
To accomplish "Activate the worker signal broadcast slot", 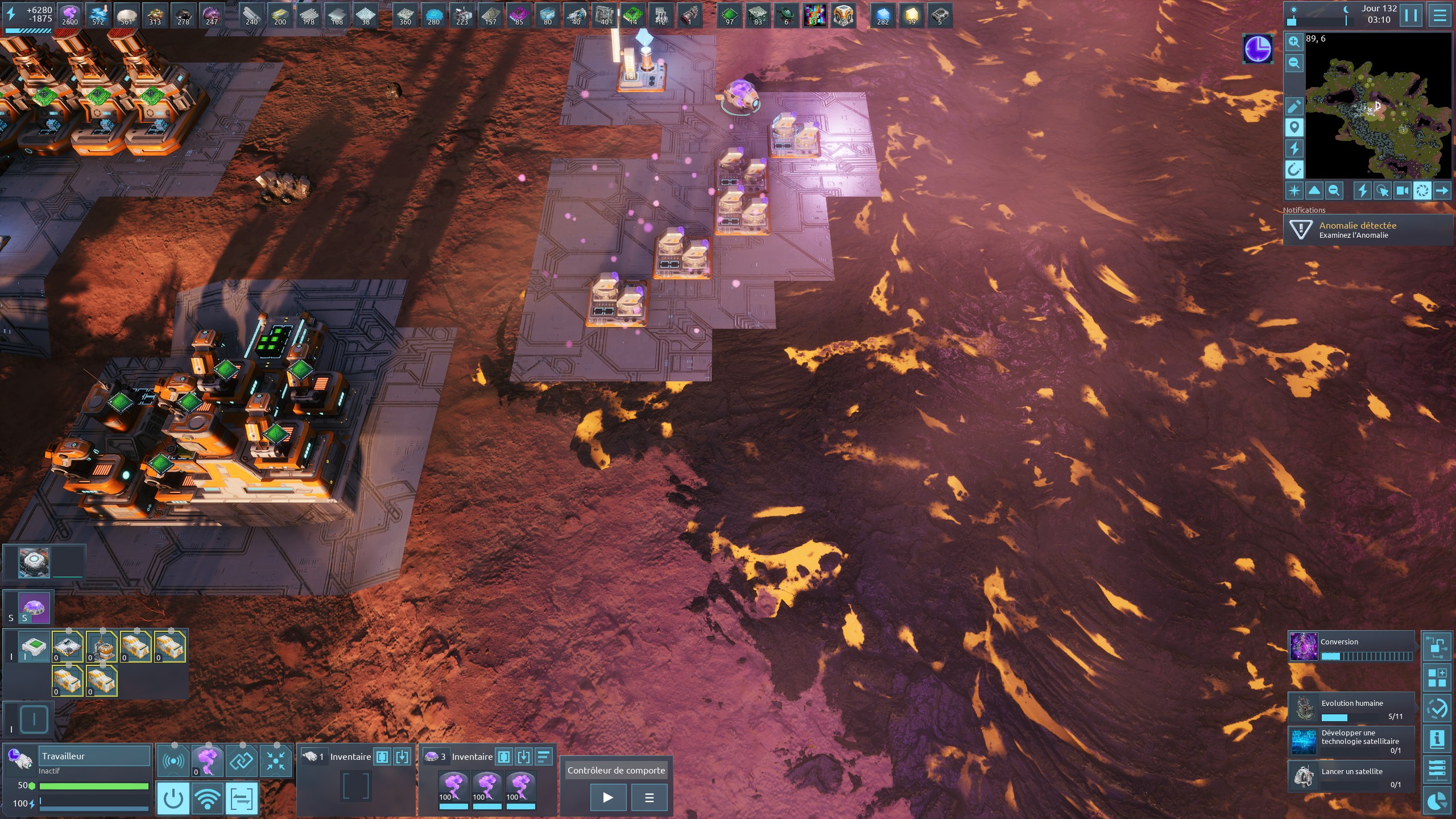I will (x=173, y=761).
